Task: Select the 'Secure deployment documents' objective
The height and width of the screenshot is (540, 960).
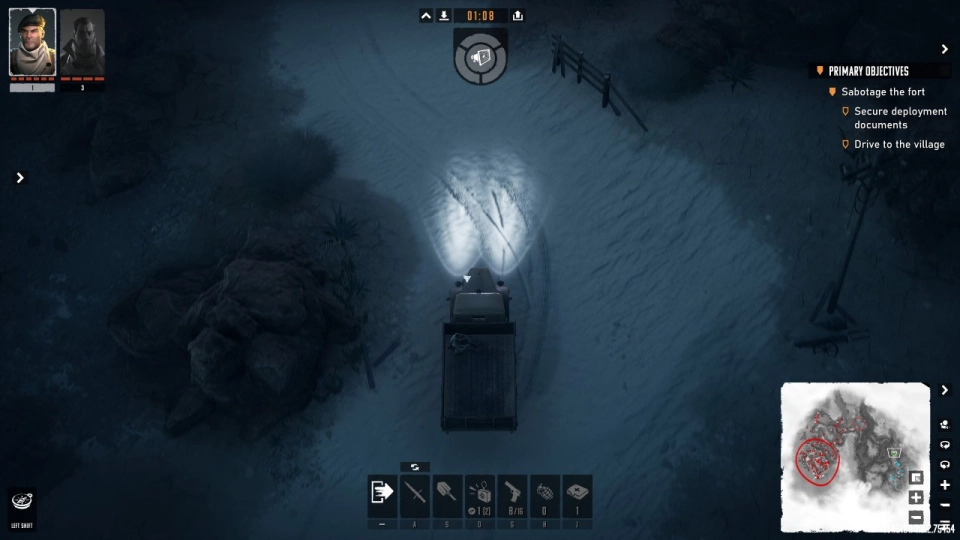Action: coord(900,118)
